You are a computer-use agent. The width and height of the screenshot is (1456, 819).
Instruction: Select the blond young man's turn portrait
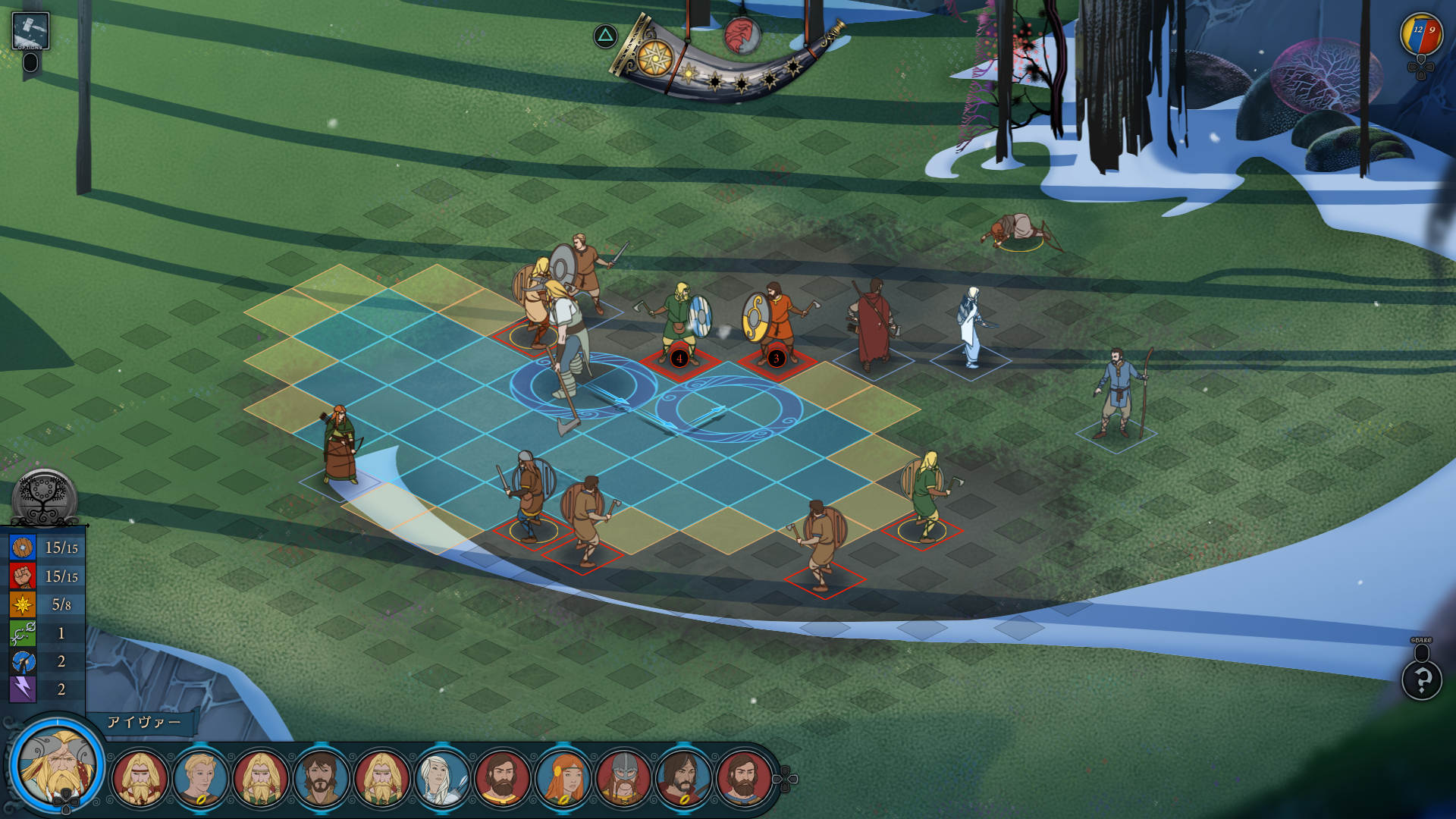pyautogui.click(x=200, y=777)
